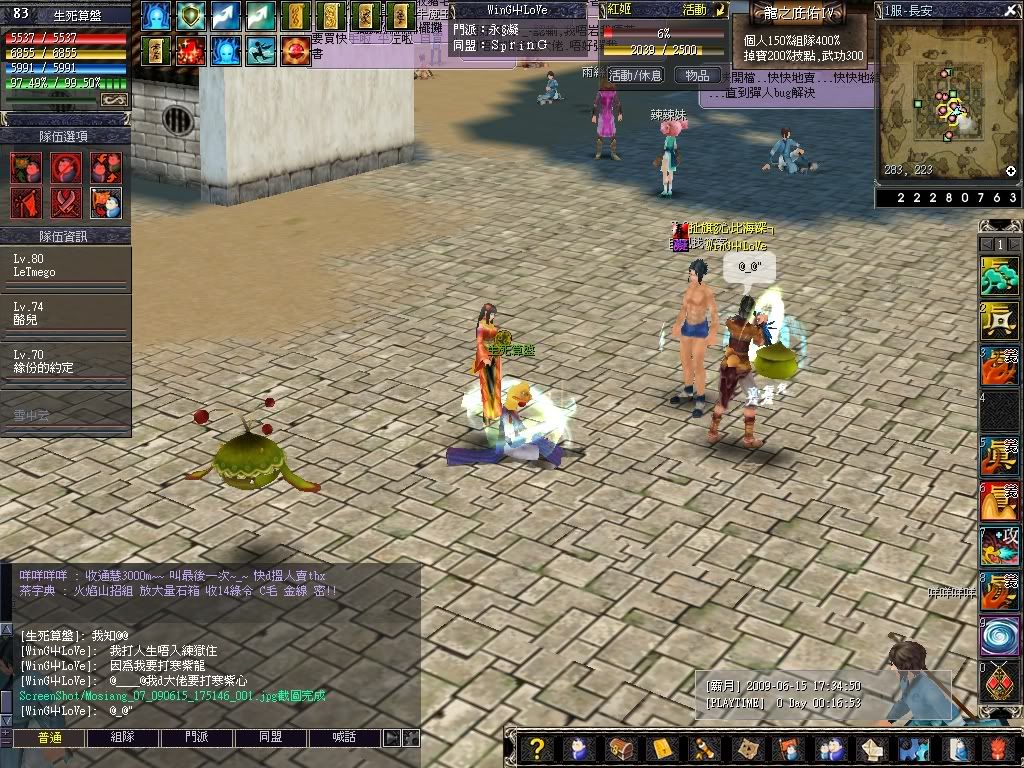The image size is (1024, 768).
Task: Select party member 酷兒
Action: point(66,314)
